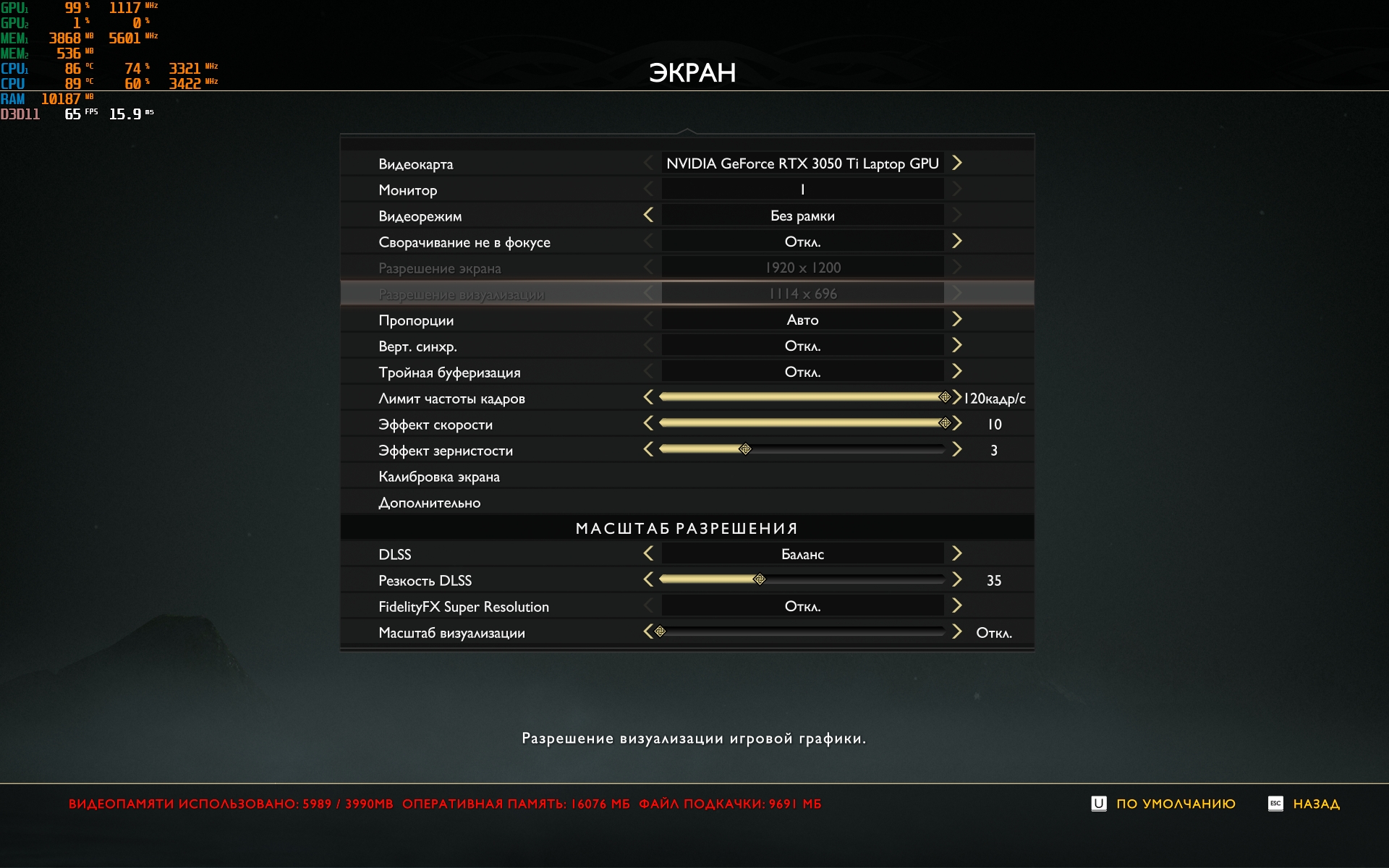This screenshot has height=868, width=1389.
Task: Change Пропорции using its right arrow
Action: click(x=957, y=320)
